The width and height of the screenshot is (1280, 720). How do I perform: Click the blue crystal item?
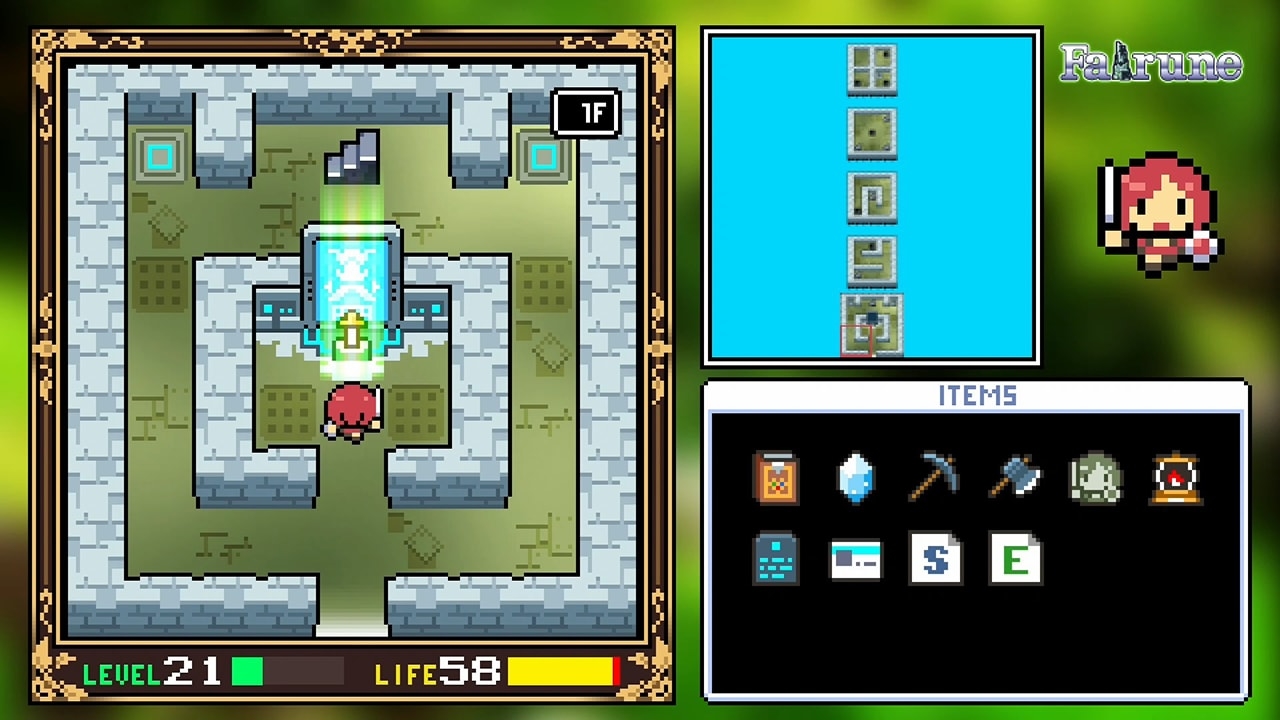tap(855, 478)
